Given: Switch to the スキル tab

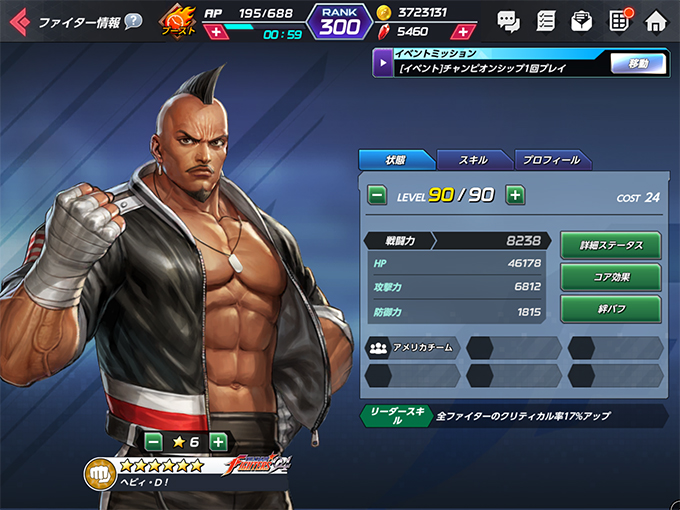Looking at the screenshot, I should 473,160.
